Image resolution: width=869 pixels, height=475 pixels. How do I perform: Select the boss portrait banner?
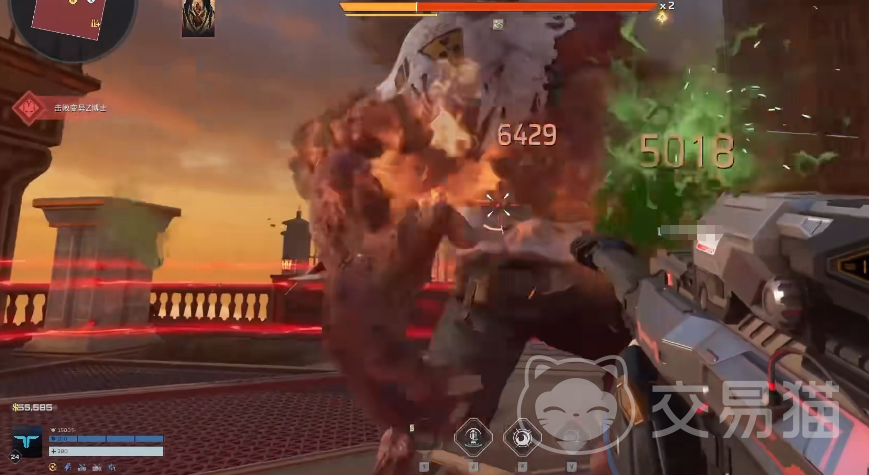pyautogui.click(x=198, y=18)
